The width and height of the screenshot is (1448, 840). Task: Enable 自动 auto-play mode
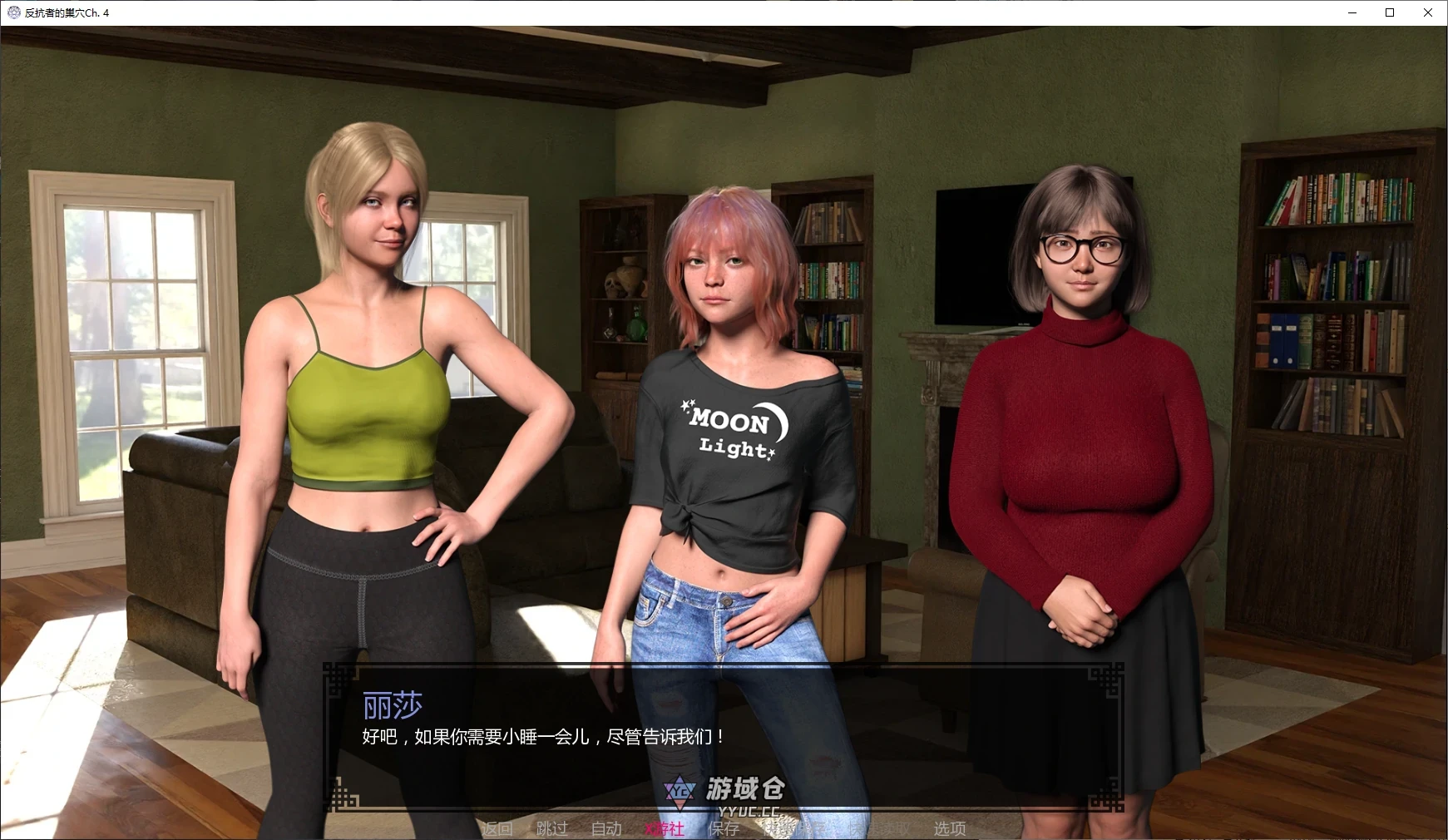(x=605, y=828)
